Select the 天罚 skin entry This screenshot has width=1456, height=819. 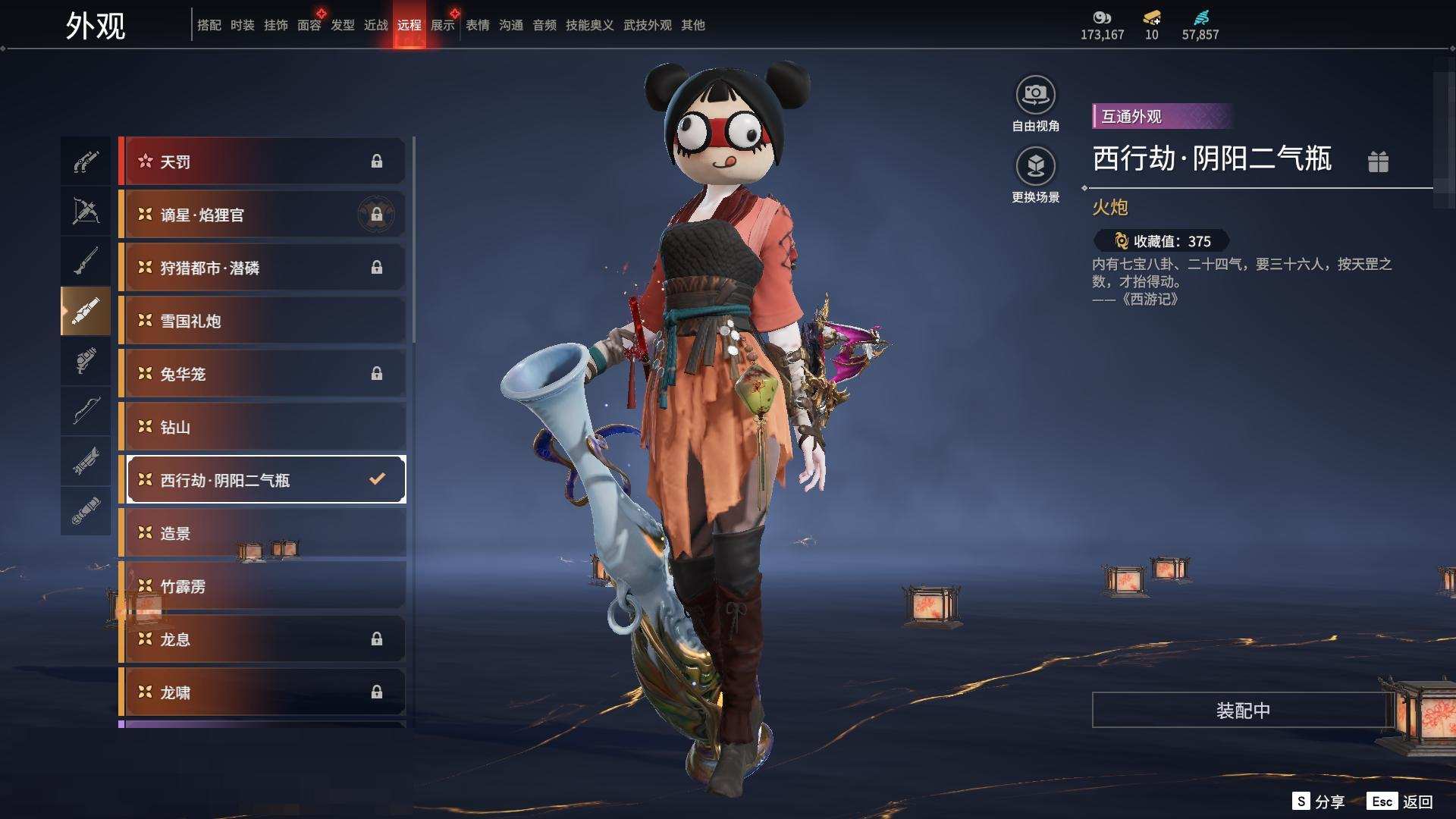(x=262, y=162)
